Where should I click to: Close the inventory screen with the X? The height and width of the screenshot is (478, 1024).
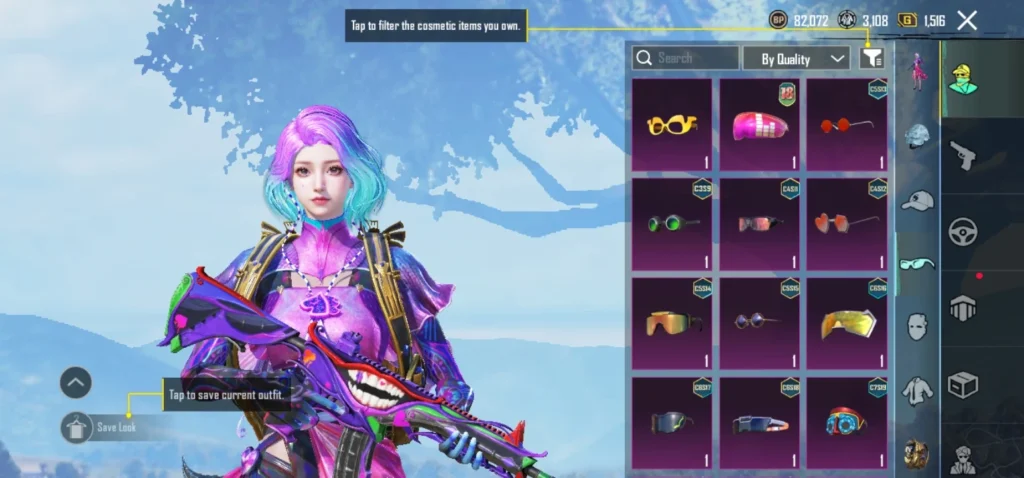tap(967, 20)
